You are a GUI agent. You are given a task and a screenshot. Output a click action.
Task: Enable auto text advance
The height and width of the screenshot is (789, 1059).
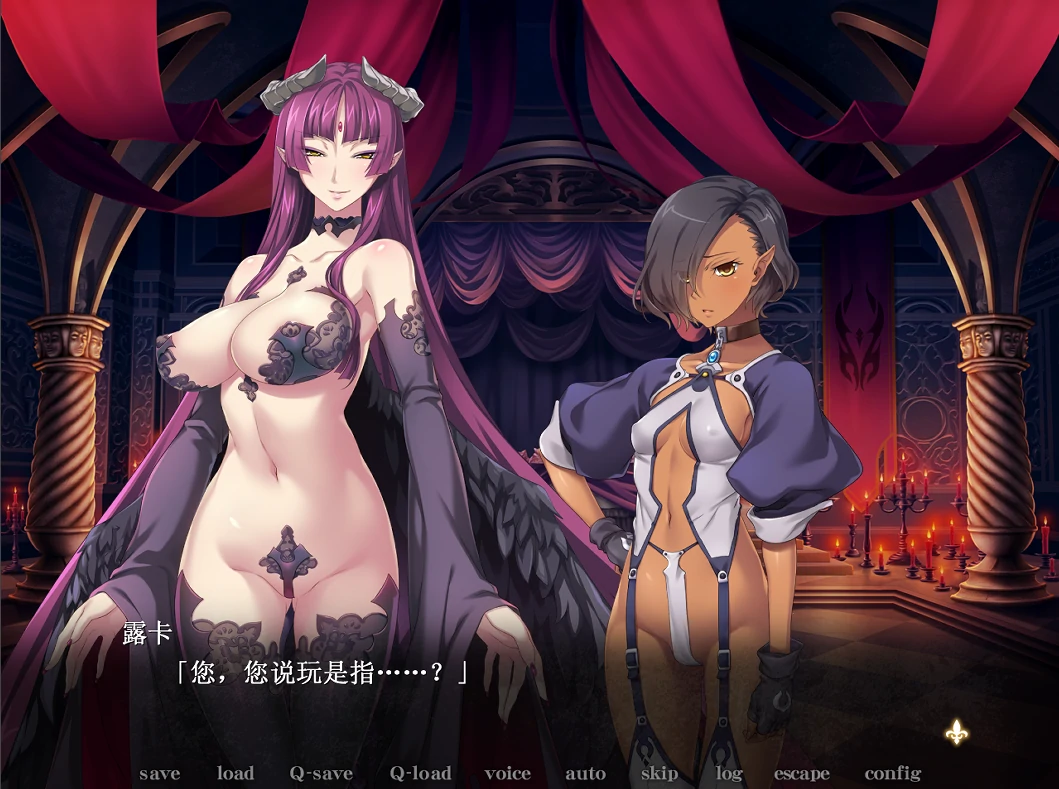point(585,774)
